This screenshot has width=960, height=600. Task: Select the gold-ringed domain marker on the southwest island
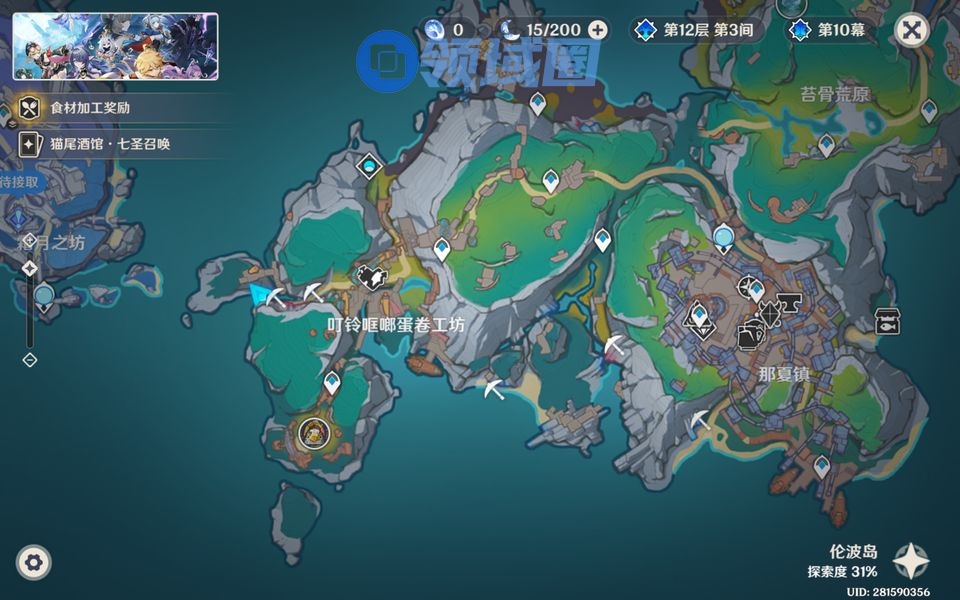314,433
